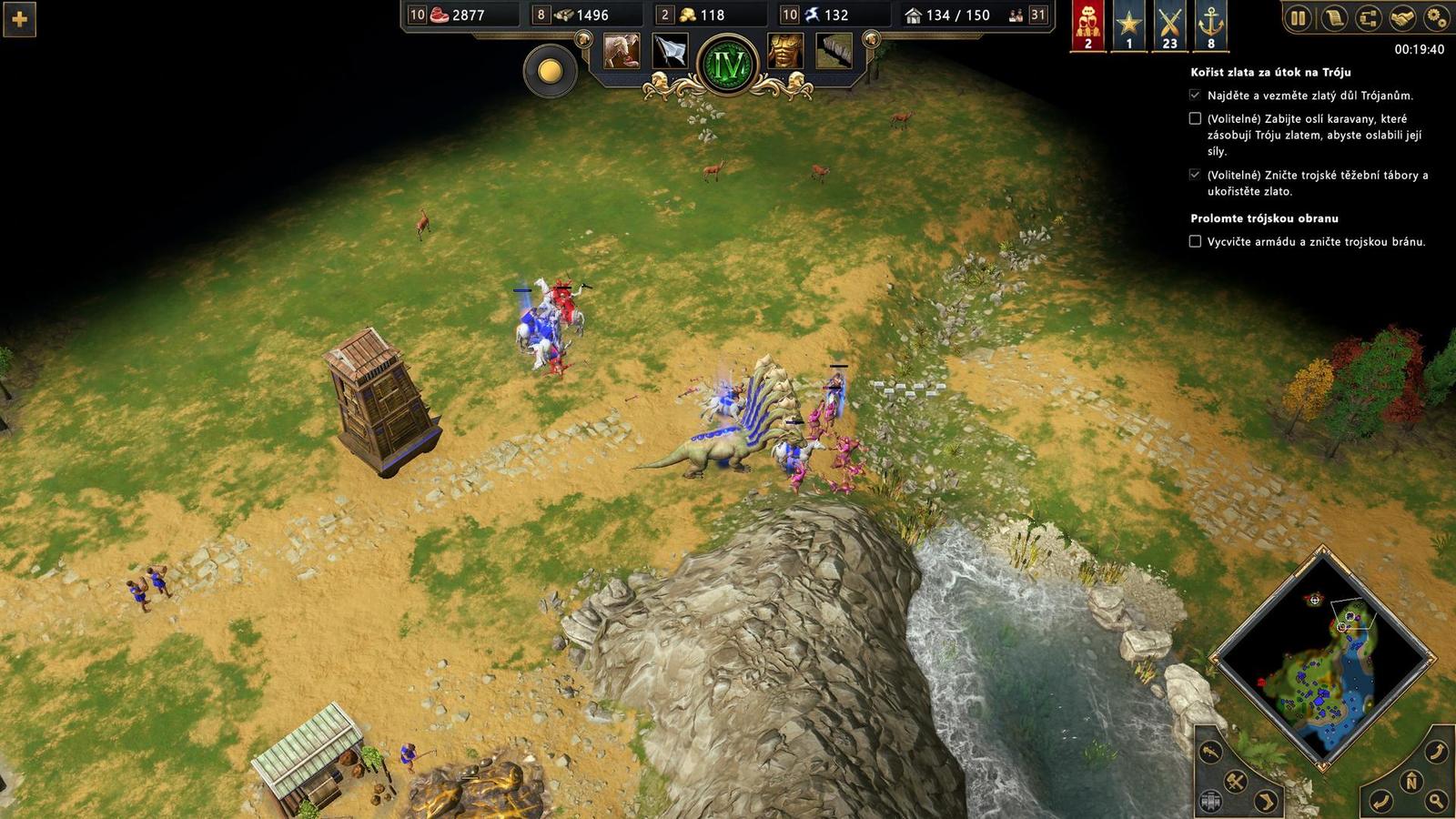
Task: Open the diplomacy handshake panel
Action: tap(1401, 17)
